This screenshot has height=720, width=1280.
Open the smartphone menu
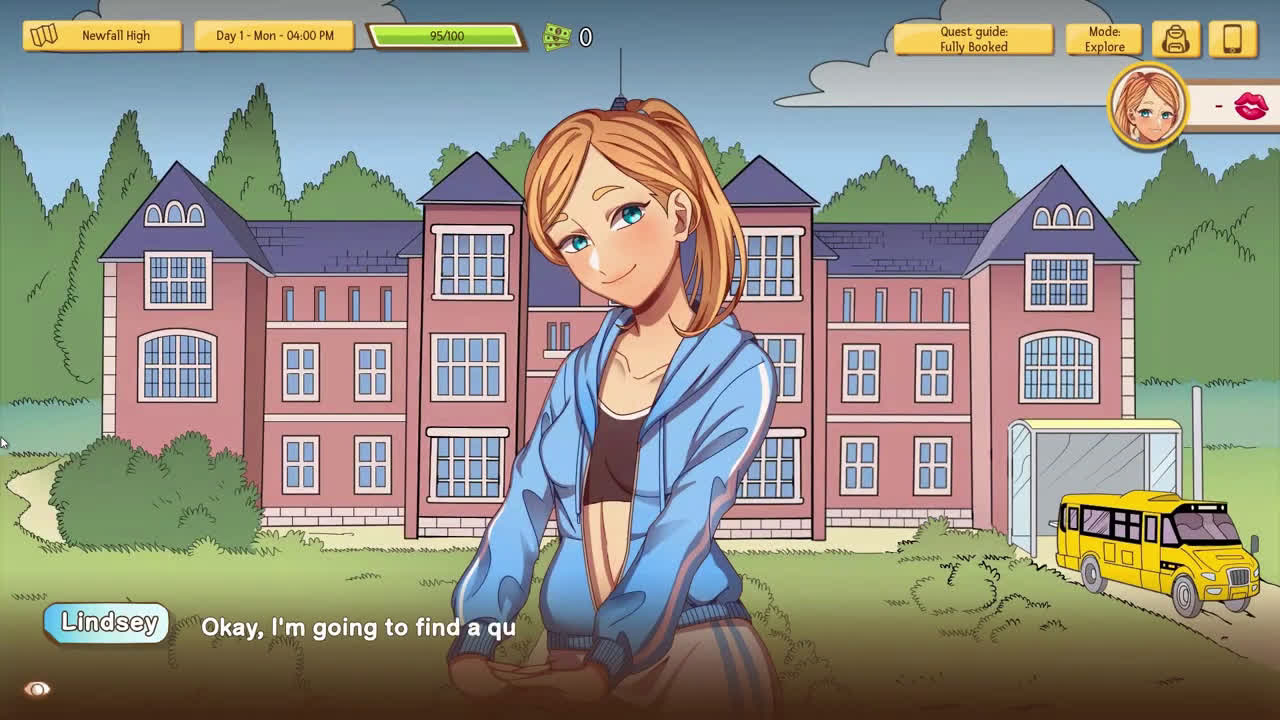point(1232,39)
